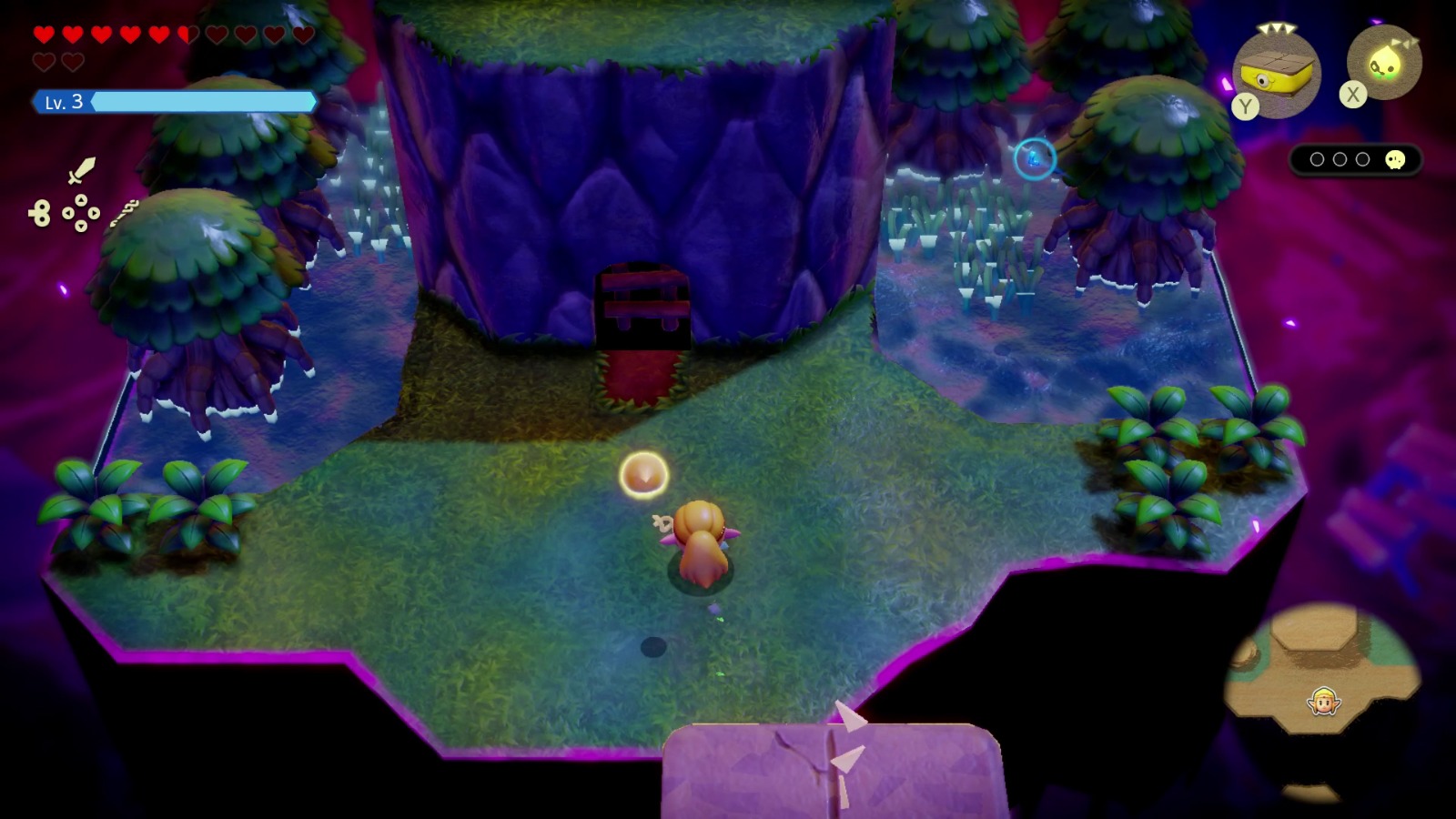Click the third empty circle in the skull counter
This screenshot has width=1456, height=819.
1361,159
